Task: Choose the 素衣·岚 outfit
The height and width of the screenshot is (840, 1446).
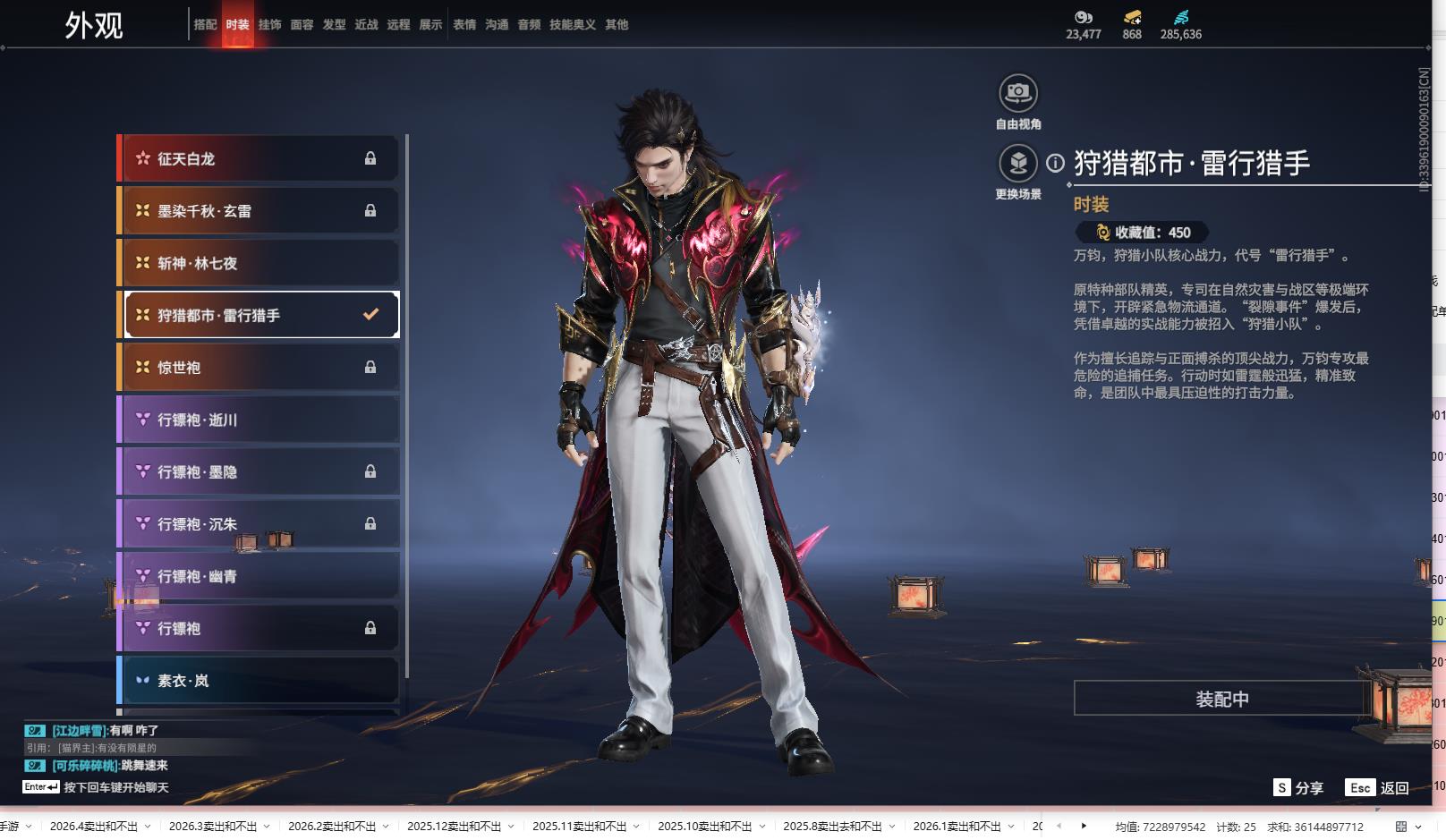Action: pos(259,681)
